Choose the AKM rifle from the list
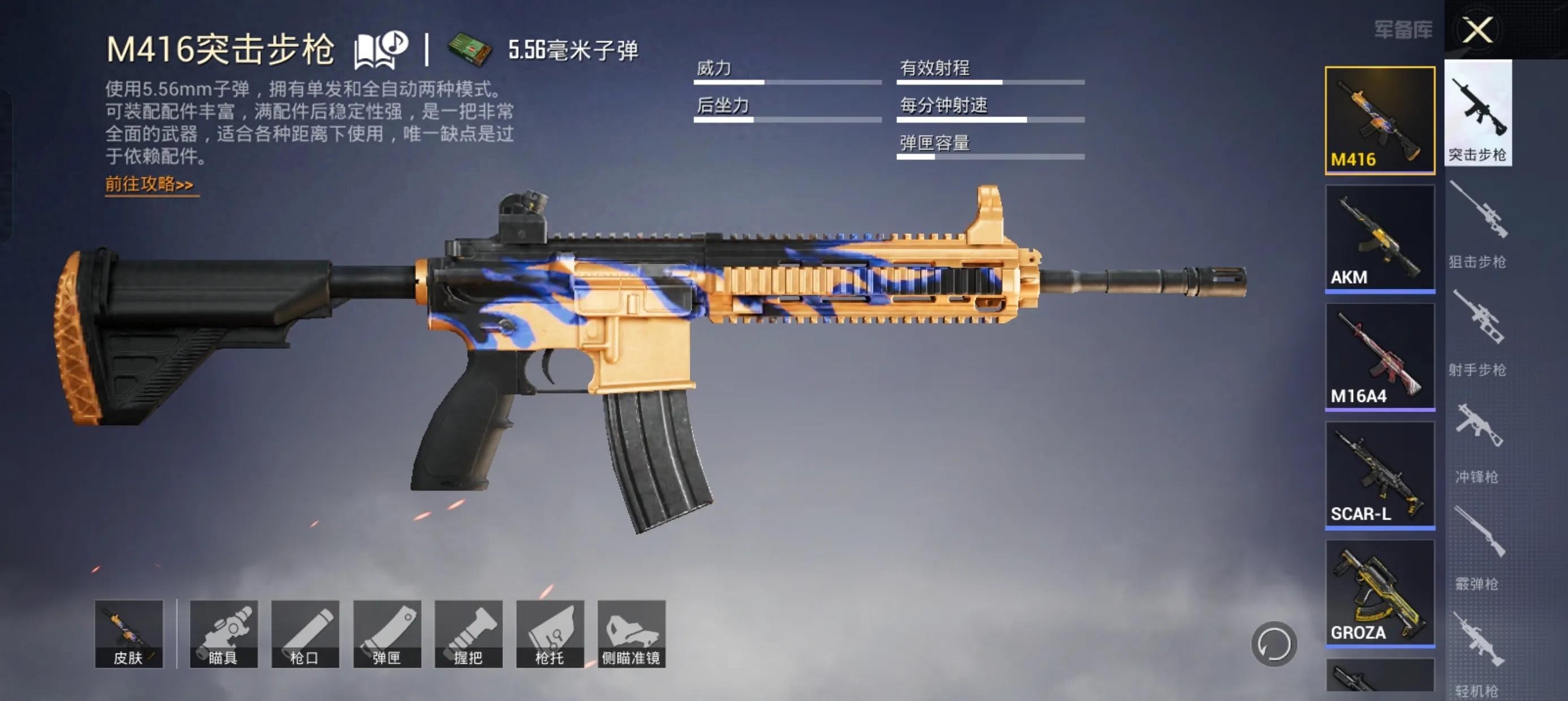Viewport: 1568px width, 701px height. pos(1379,239)
